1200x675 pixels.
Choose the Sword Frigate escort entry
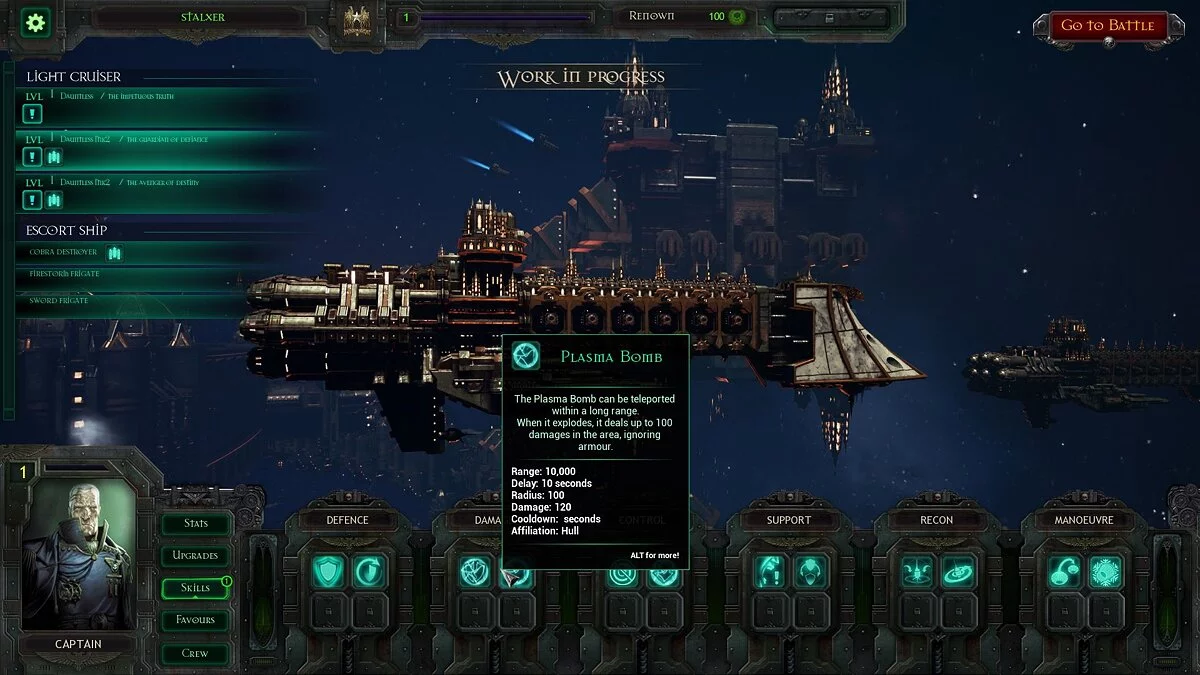coord(60,300)
